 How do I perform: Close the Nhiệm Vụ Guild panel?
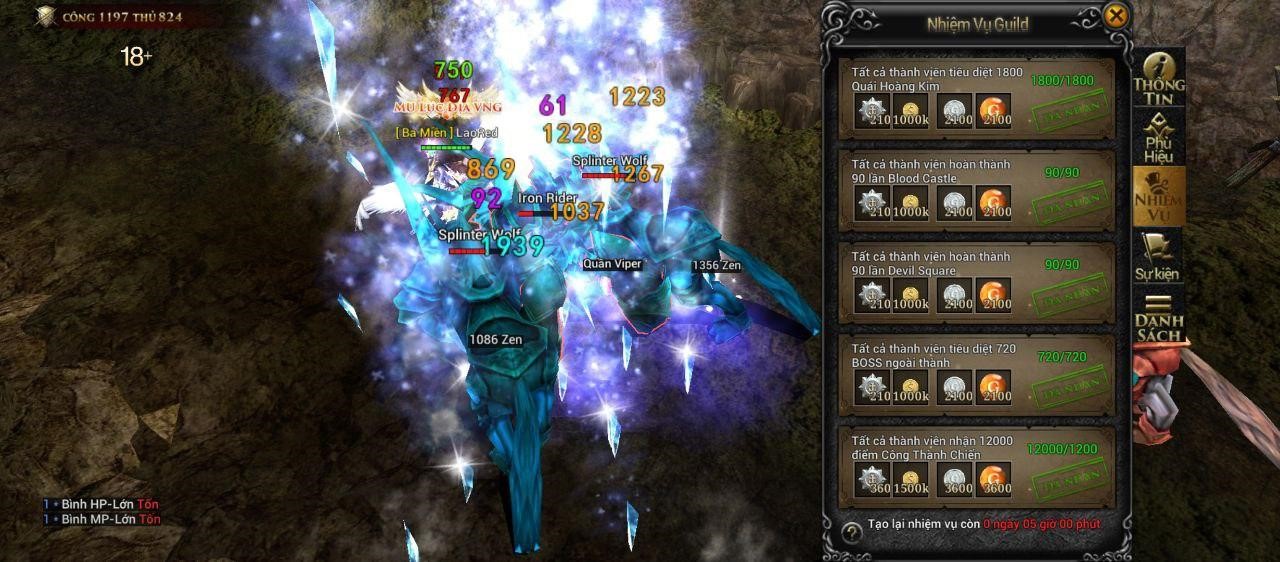(1116, 16)
